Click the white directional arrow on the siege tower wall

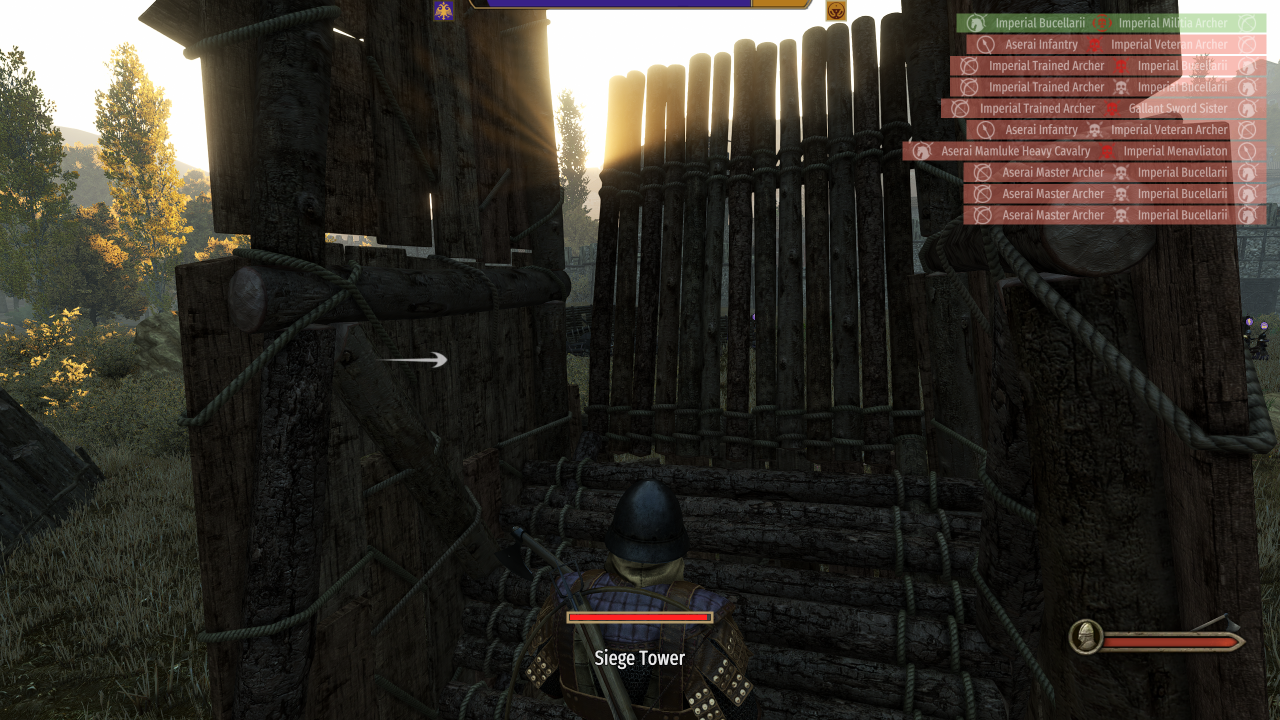click(420, 360)
